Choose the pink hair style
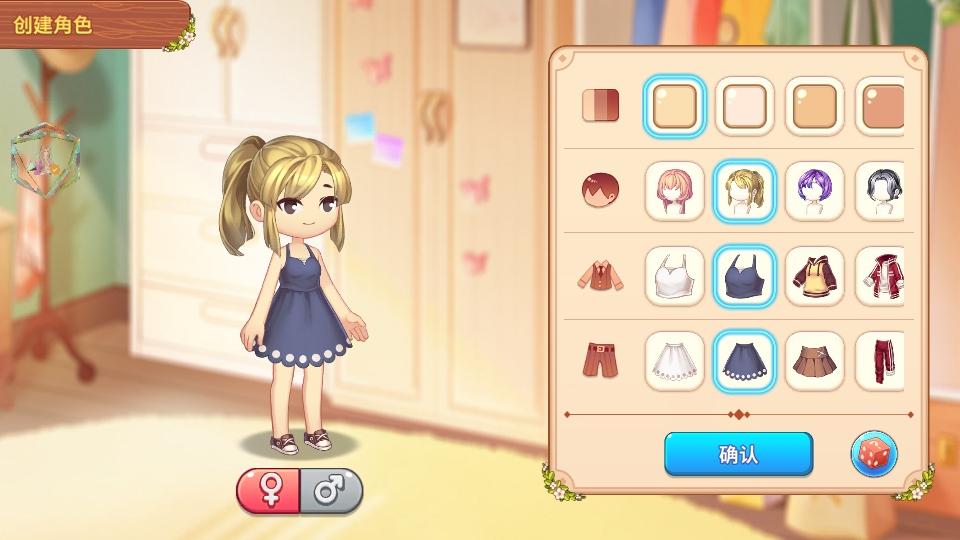 coord(674,191)
